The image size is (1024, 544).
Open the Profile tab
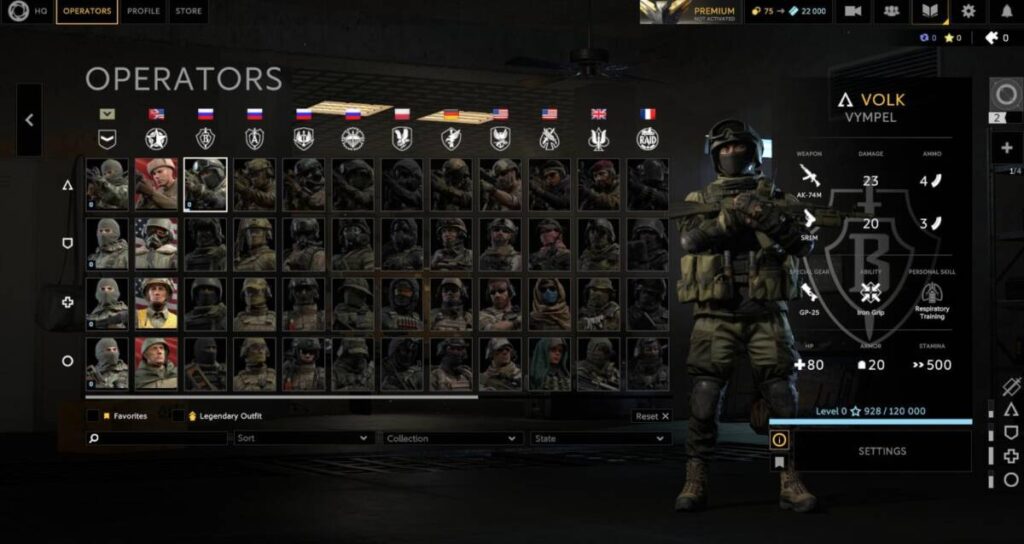[144, 12]
